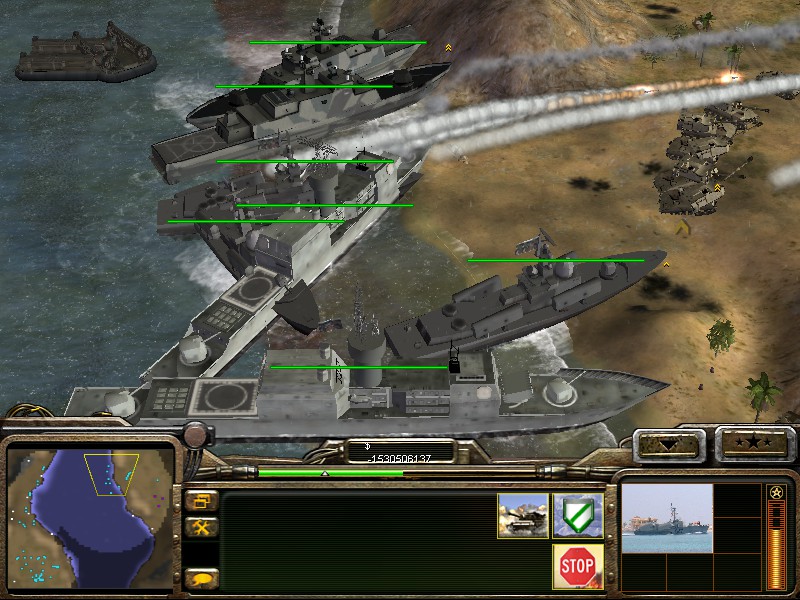Click the orange windows button above the wrench
Image resolution: width=800 pixels, height=600 pixels.
click(x=201, y=501)
